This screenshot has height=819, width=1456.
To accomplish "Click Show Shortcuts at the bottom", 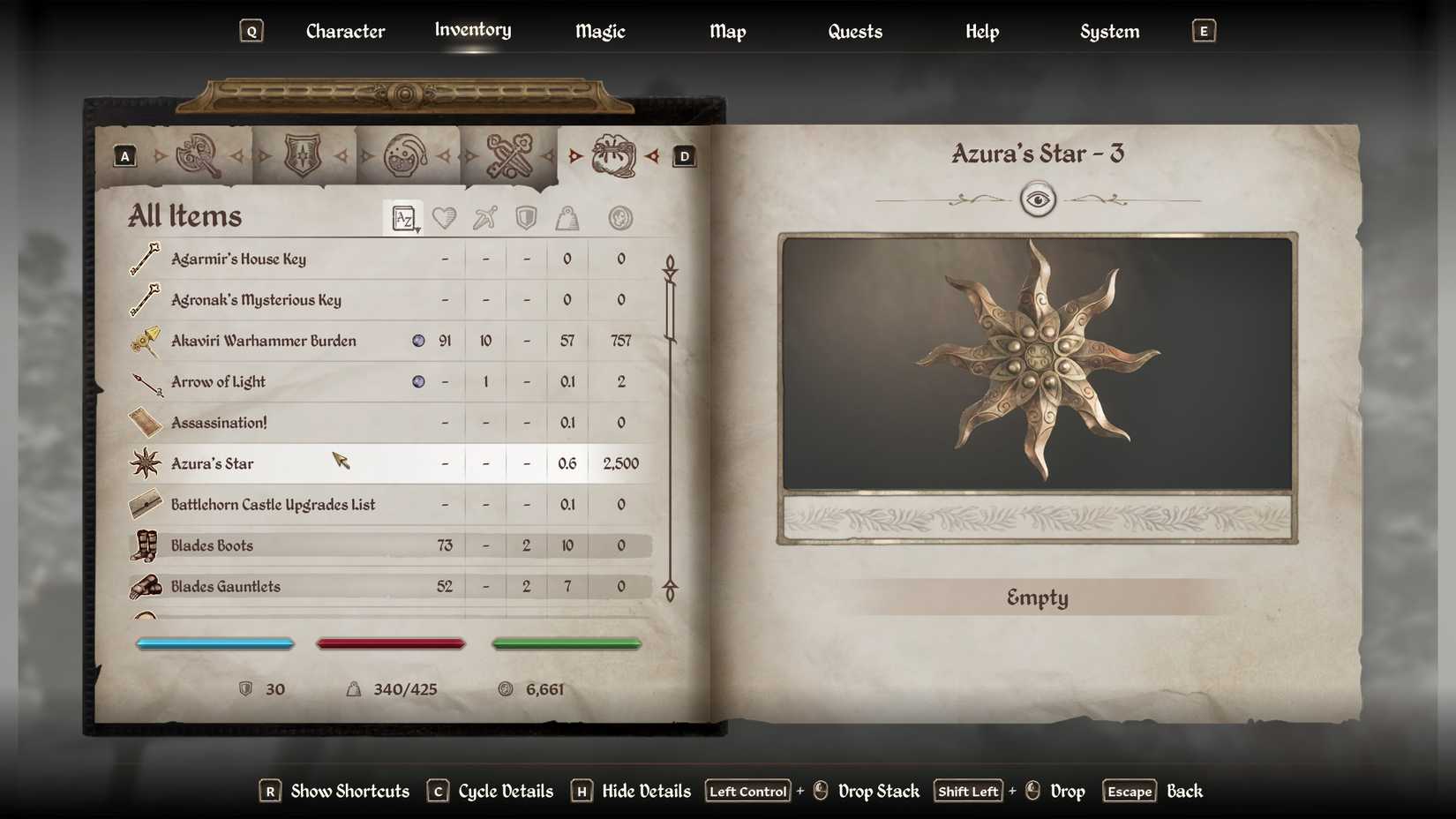I will point(348,791).
